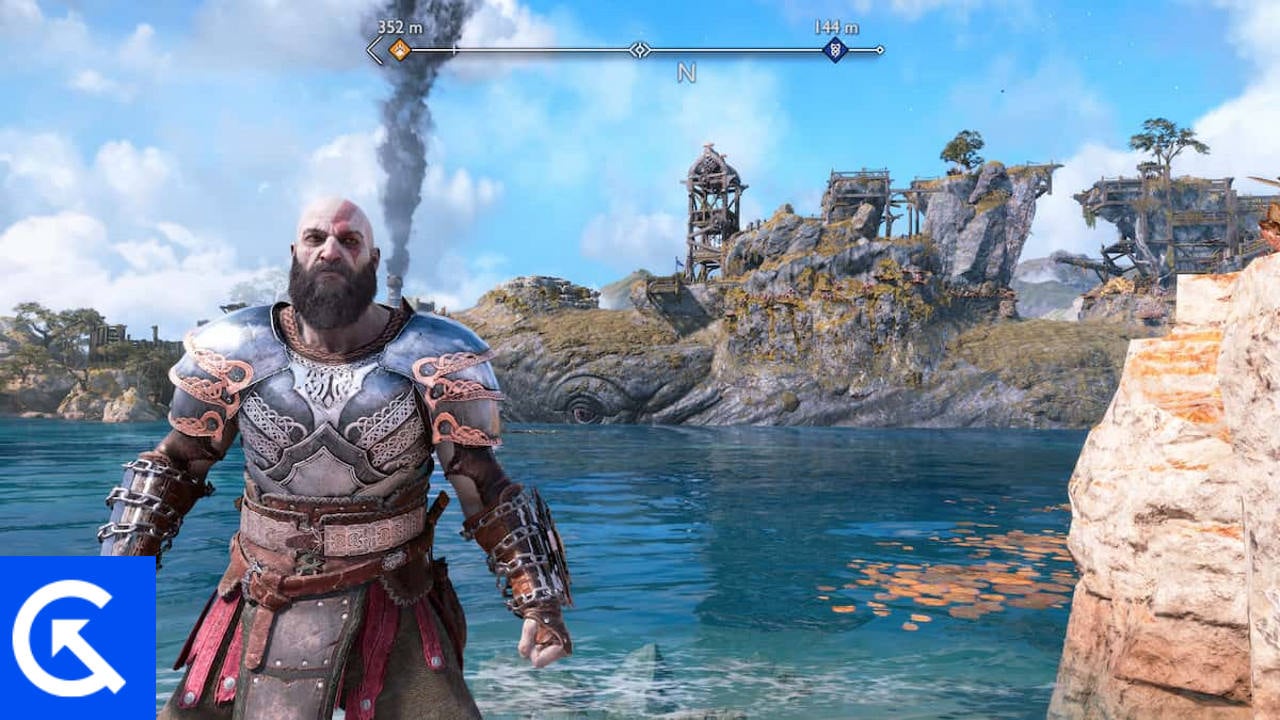Viewport: 1280px width, 720px height.
Task: Click the center diamond indicator on the compass
Action: click(x=640, y=49)
